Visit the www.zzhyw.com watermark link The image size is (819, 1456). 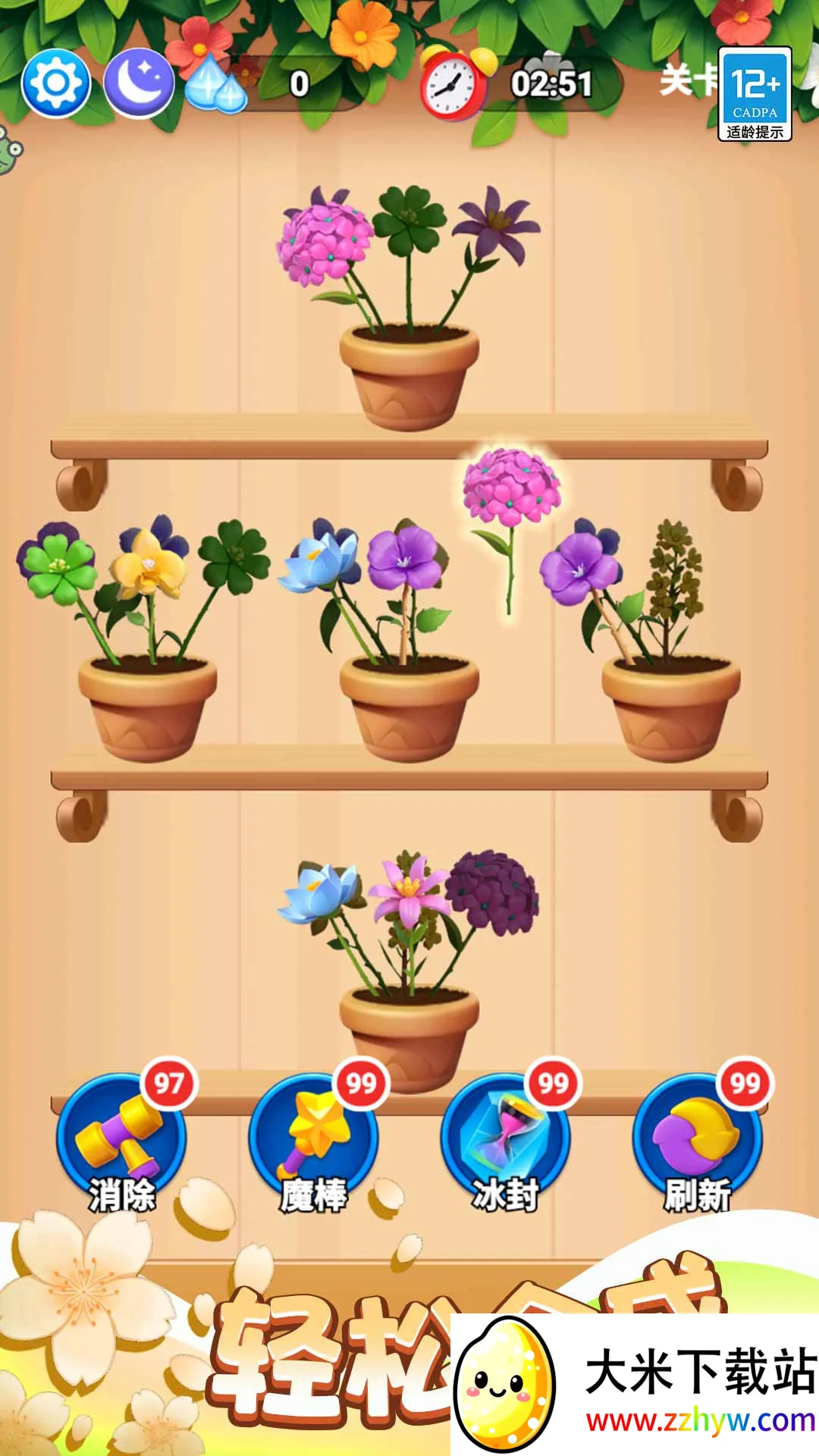(700, 1420)
